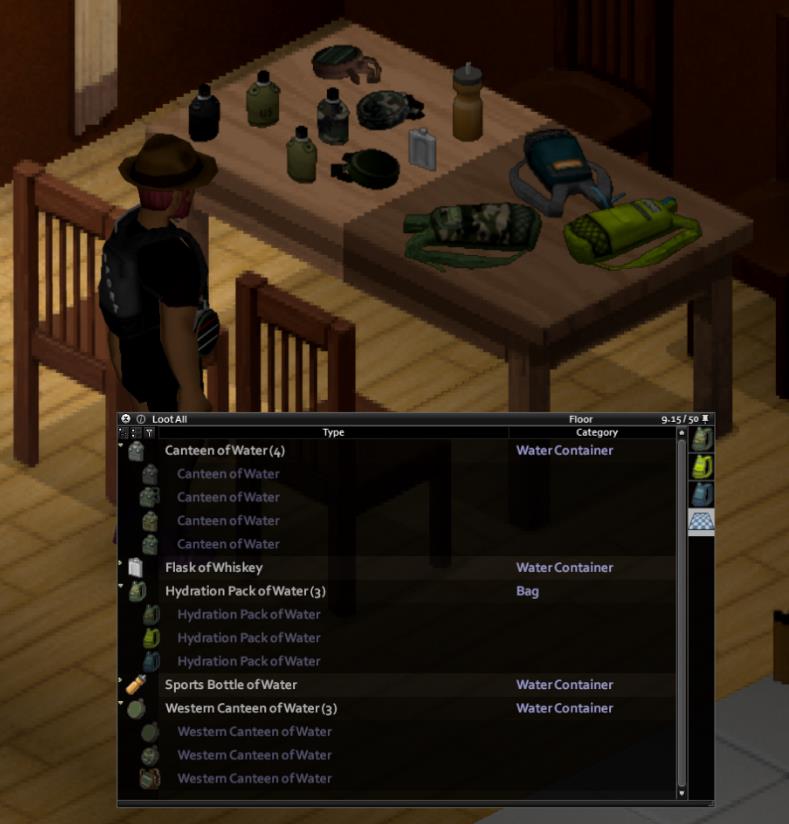Select the Flask of Whiskey row
The image size is (789, 824).
click(x=214, y=568)
